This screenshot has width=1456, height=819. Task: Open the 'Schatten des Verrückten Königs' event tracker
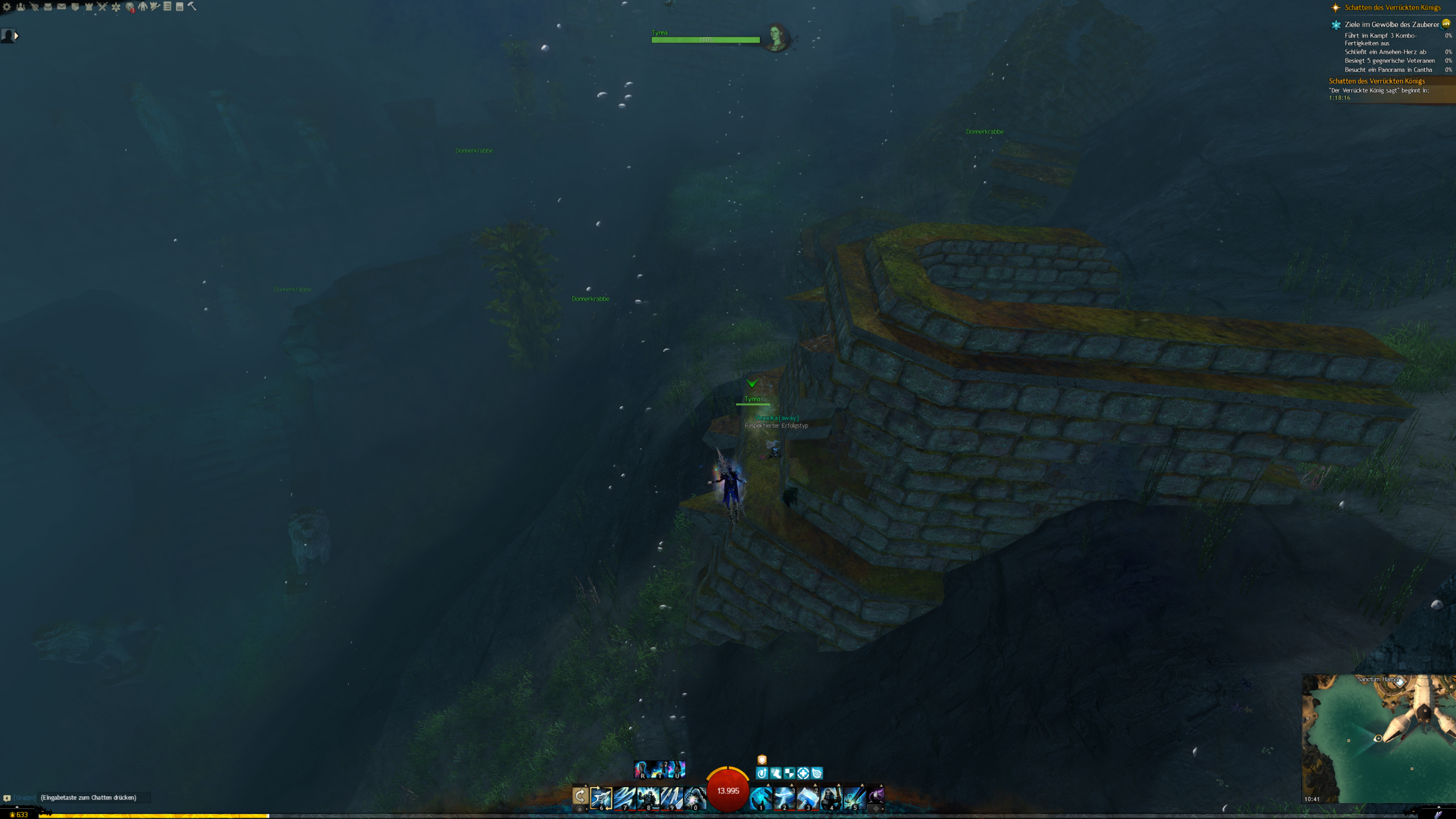(1392, 7)
